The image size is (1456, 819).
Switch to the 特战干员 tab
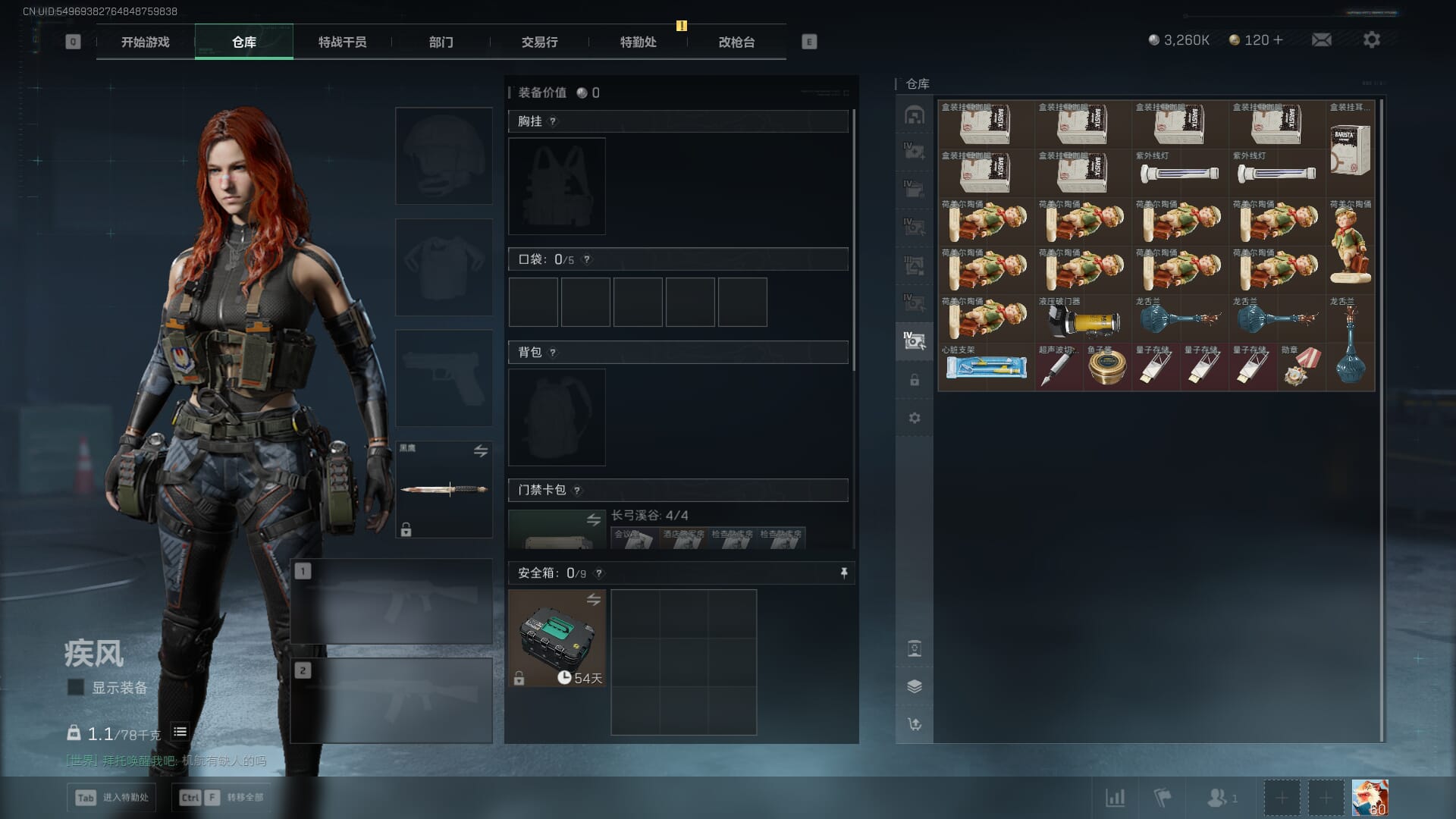coord(342,42)
